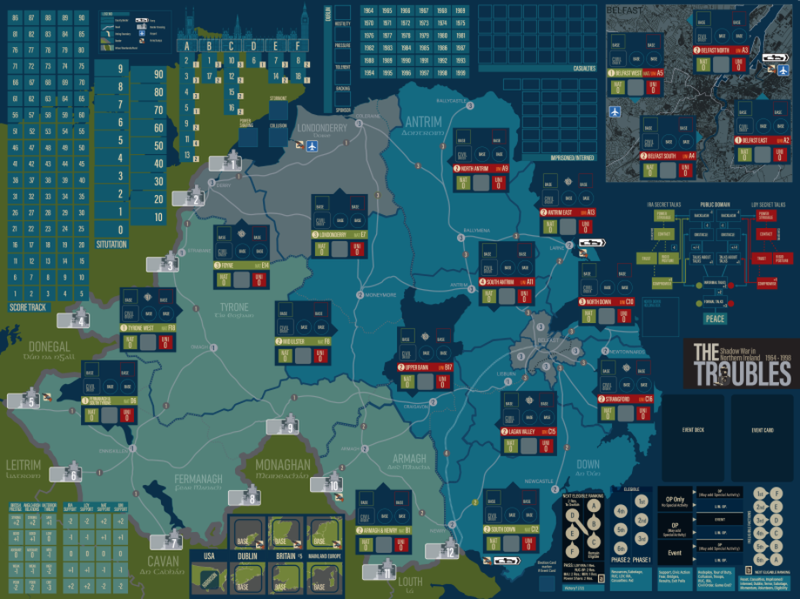
Task: Select situation track space 9
Action: pos(120,69)
